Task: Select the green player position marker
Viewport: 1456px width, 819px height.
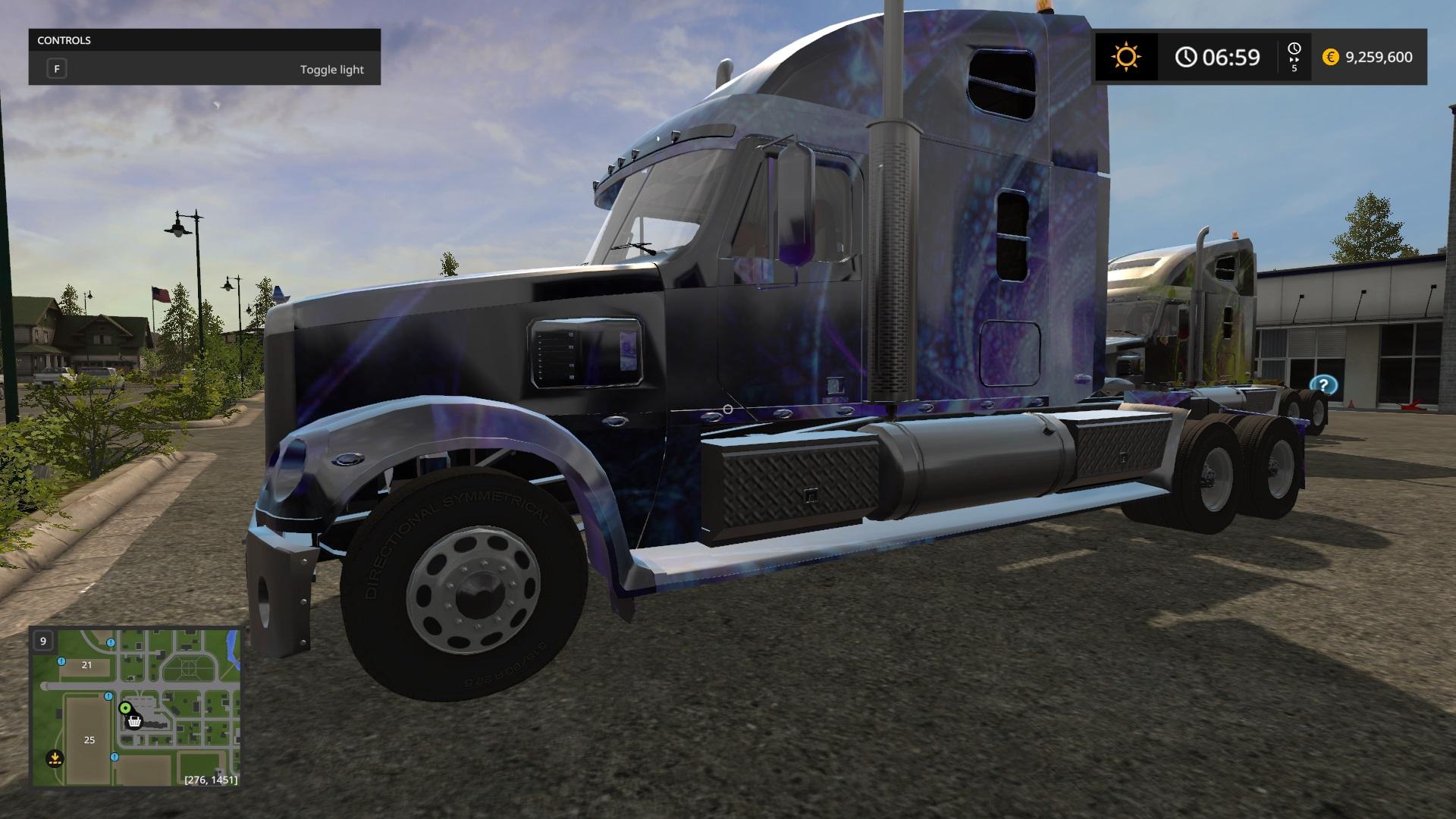Action: click(x=125, y=708)
